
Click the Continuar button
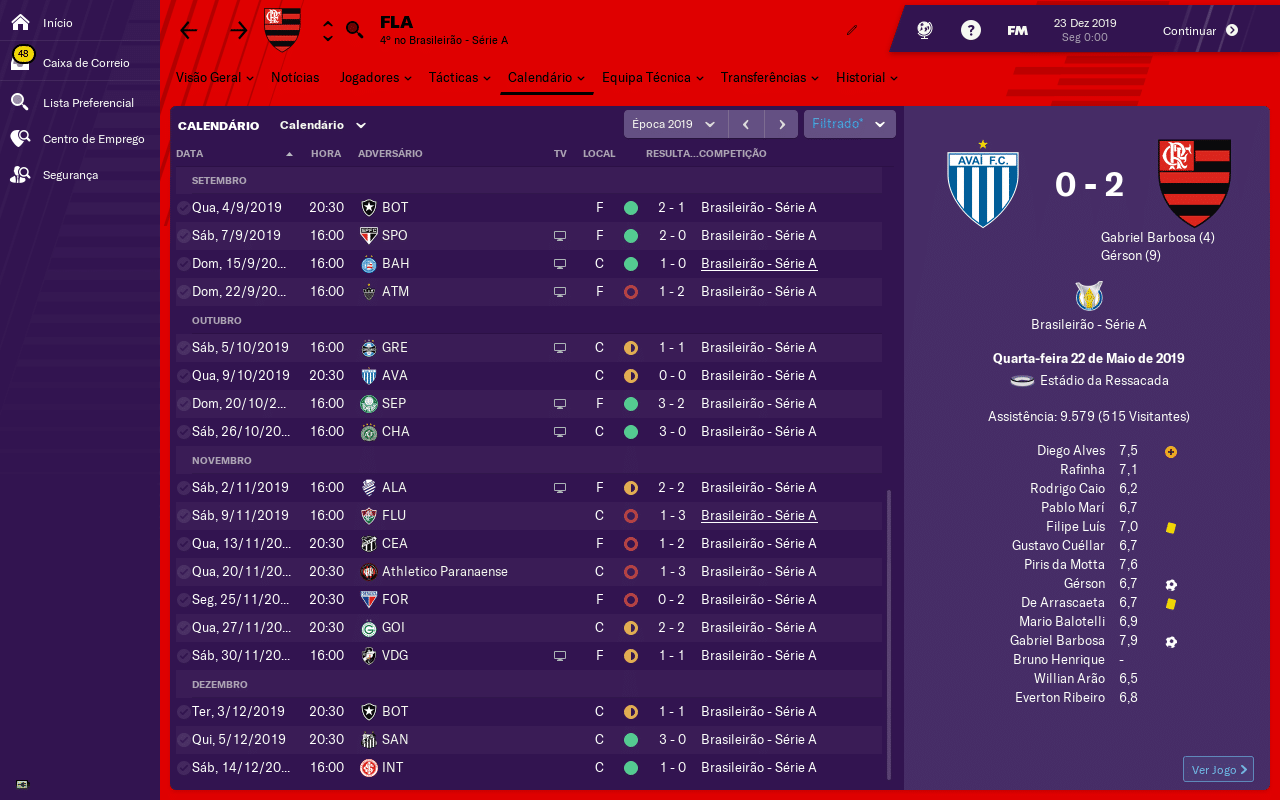(1200, 30)
